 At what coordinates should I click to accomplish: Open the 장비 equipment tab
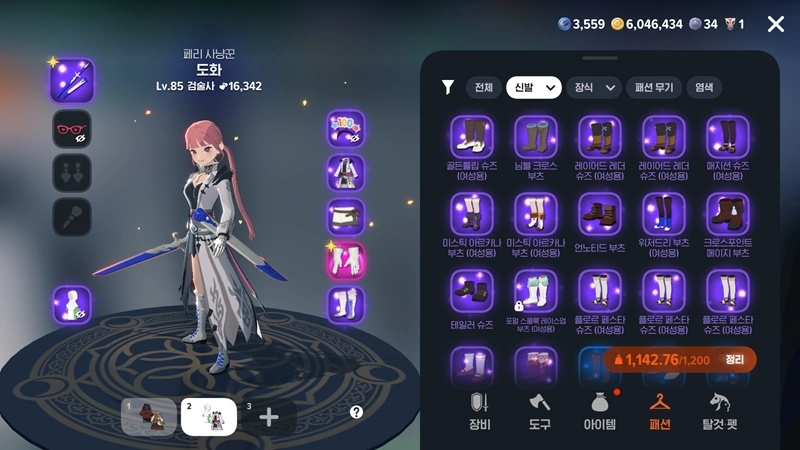pyautogui.click(x=480, y=410)
